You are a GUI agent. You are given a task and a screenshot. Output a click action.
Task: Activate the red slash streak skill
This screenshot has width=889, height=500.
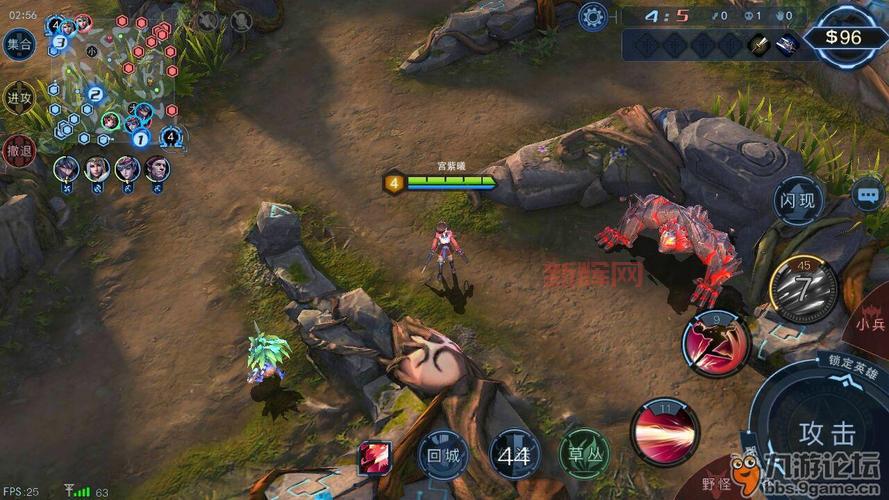pyautogui.click(x=664, y=431)
